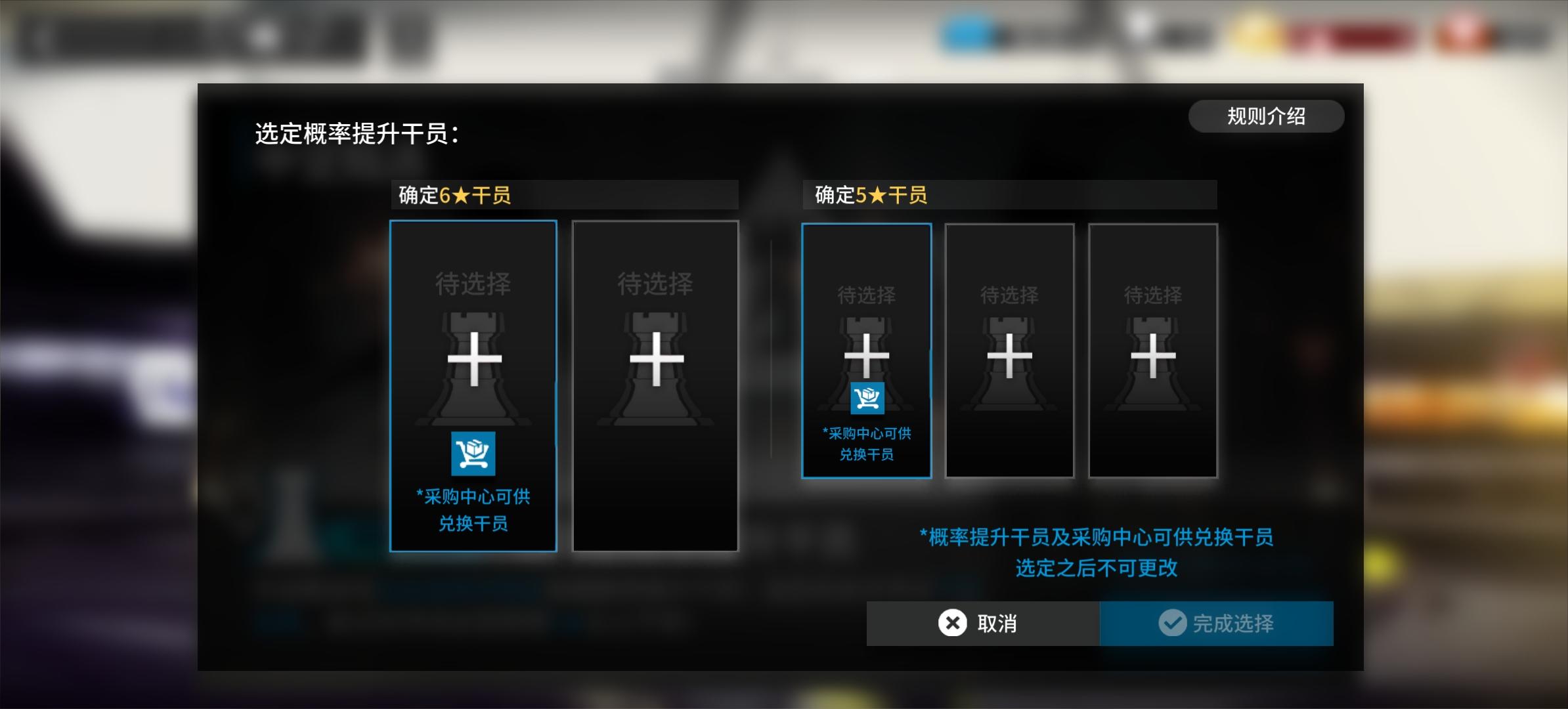The image size is (1568, 709).
Task: Click the blue notice about 选定之后不可更改
Action: click(x=1098, y=554)
